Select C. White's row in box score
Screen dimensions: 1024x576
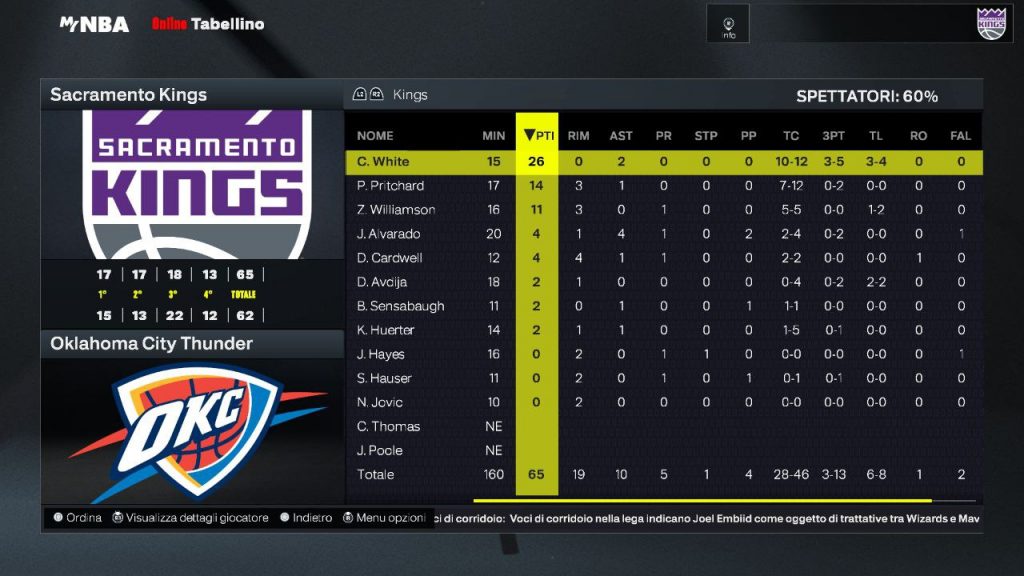coord(383,162)
